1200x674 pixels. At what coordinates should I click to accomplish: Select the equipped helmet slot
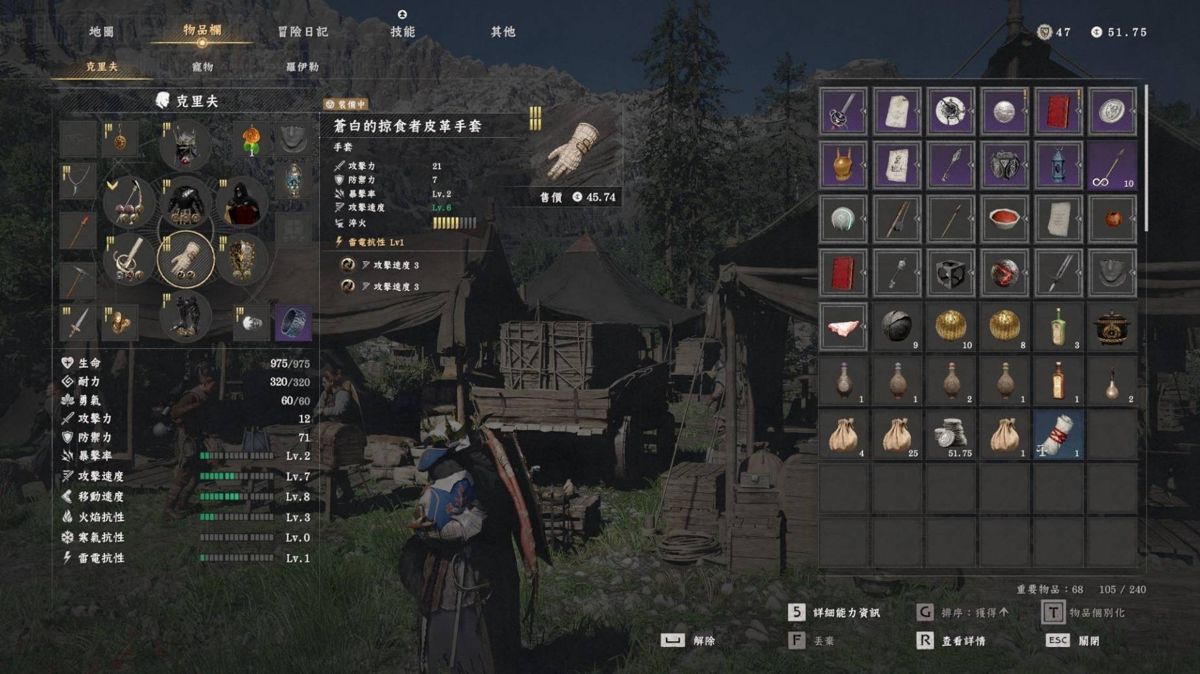point(187,147)
